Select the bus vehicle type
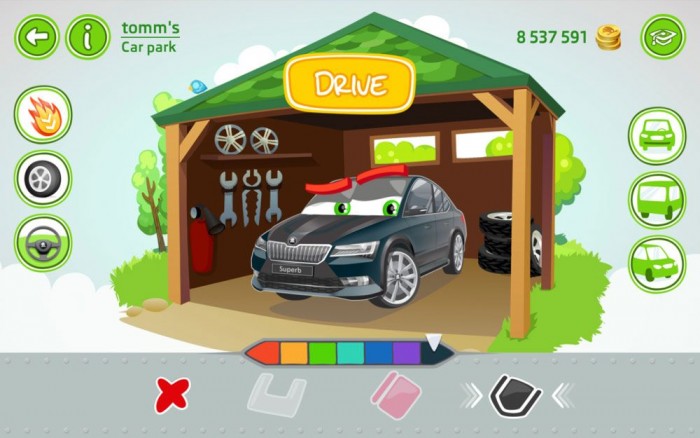This screenshot has height=438, width=700. point(657,200)
